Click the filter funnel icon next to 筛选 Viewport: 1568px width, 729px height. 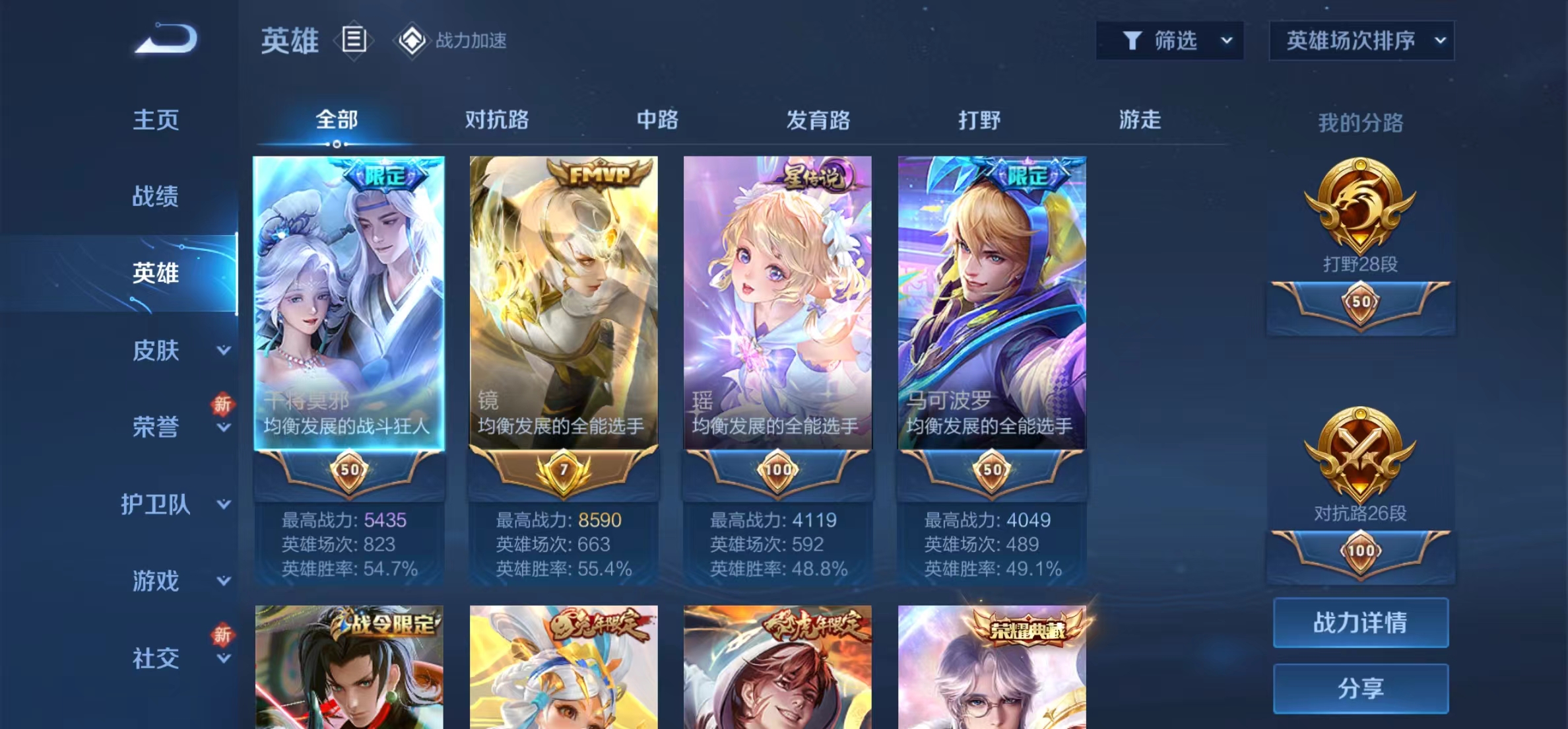(1133, 40)
